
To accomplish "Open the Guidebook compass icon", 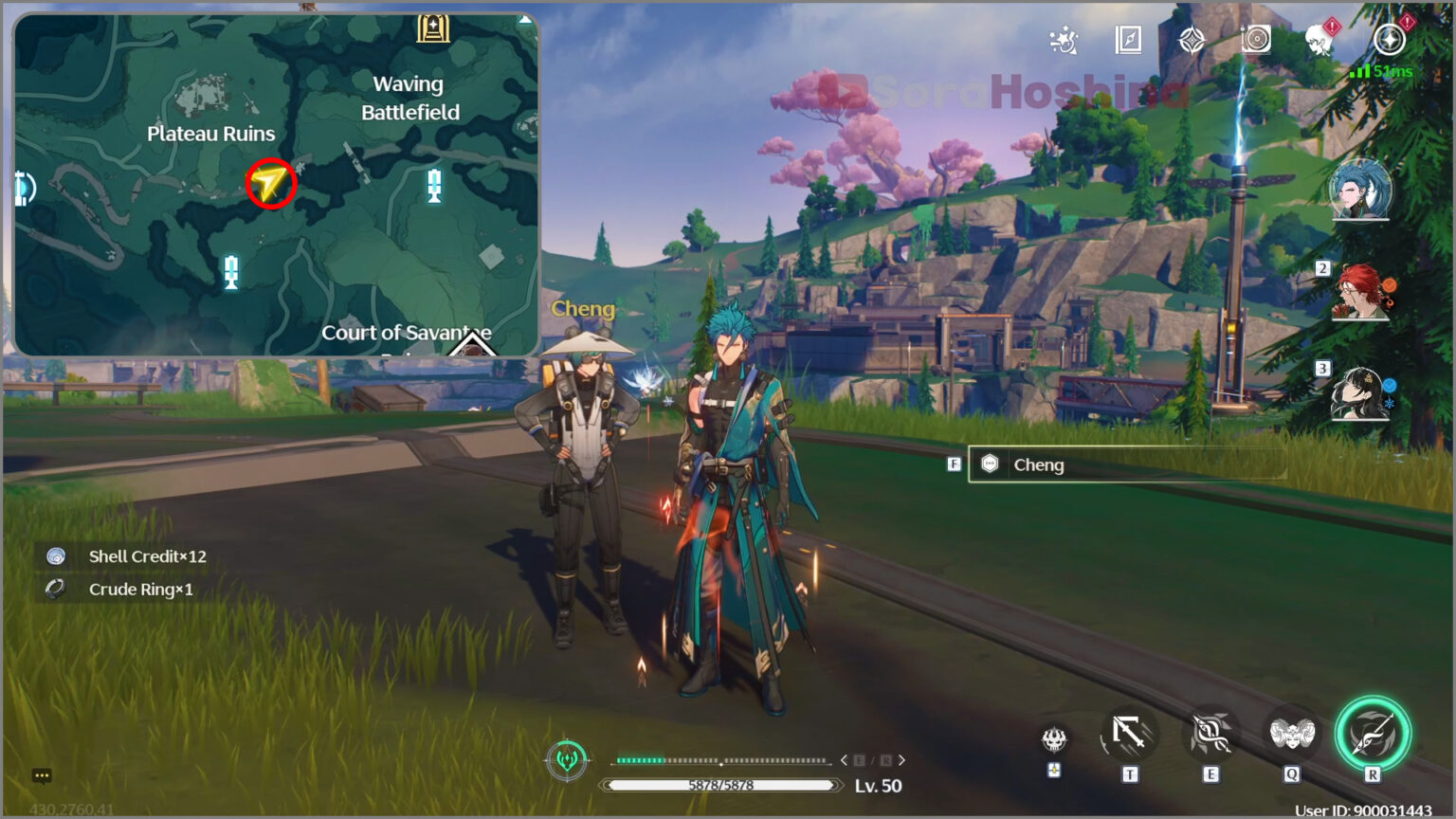I will pyautogui.click(x=1128, y=41).
